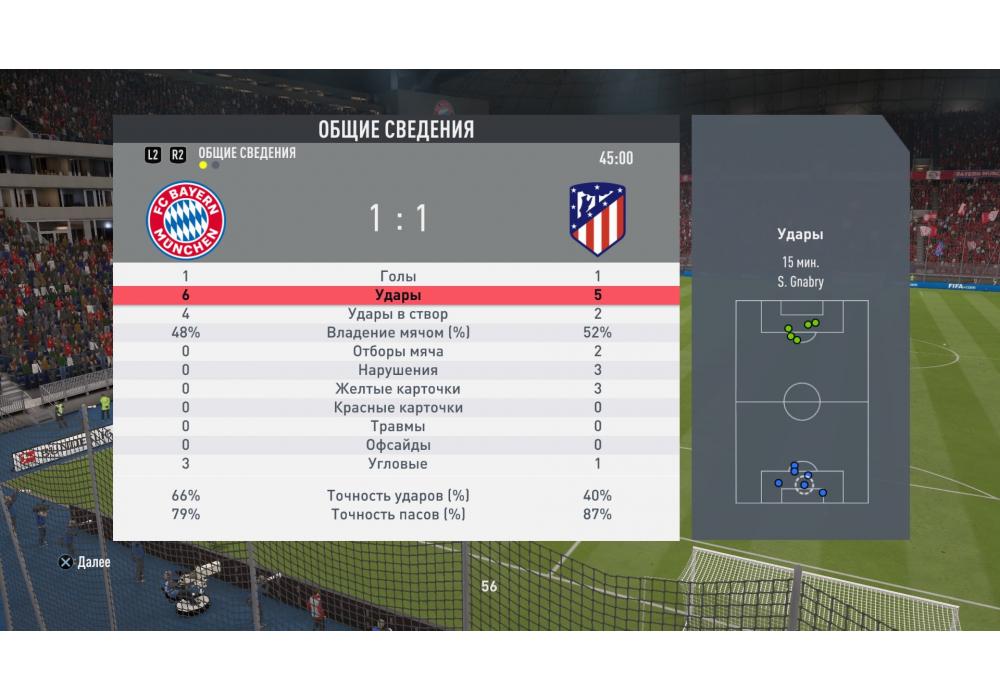Select the Нарушения stats row
This screenshot has width=1000, height=700.
[398, 370]
